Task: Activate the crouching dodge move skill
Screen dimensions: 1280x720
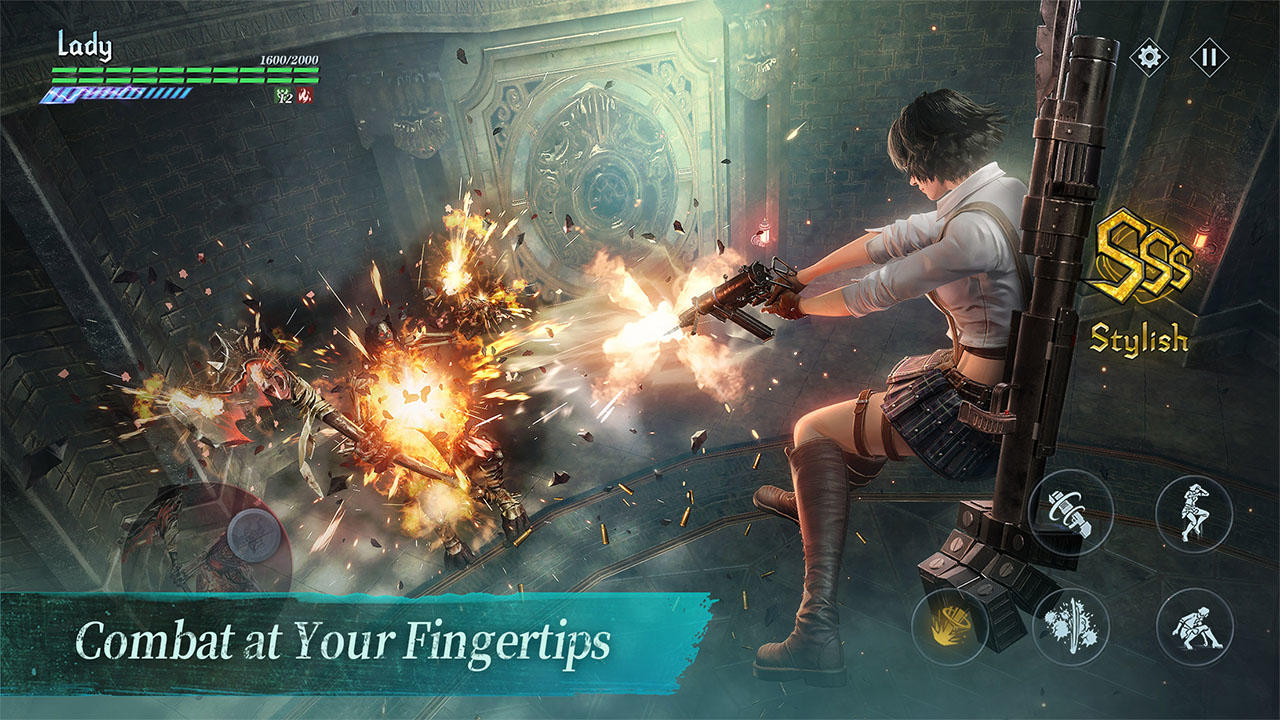Action: [1195, 627]
